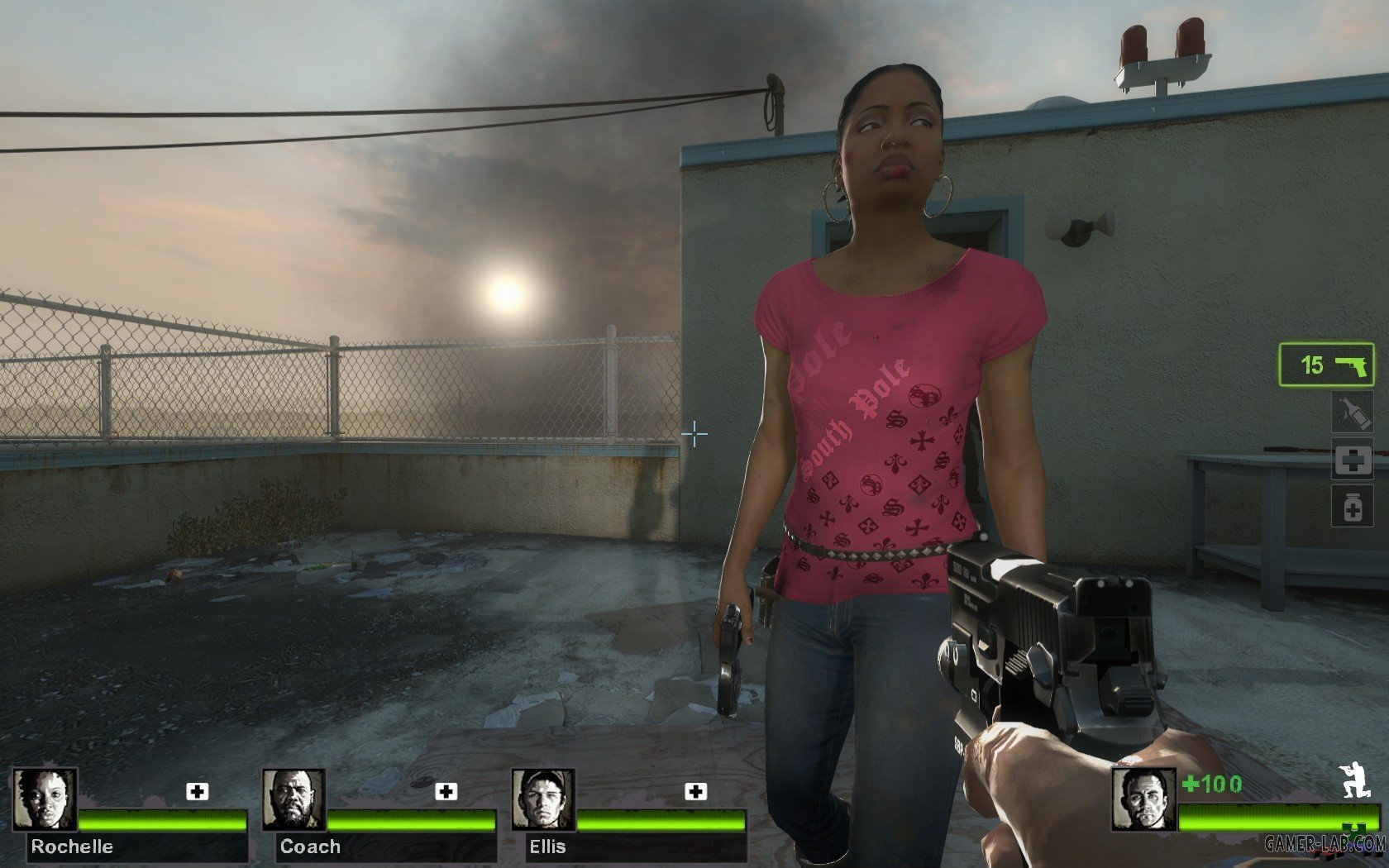Click Ellis's teammate portrait
This screenshot has width=1389, height=868.
pos(543,799)
